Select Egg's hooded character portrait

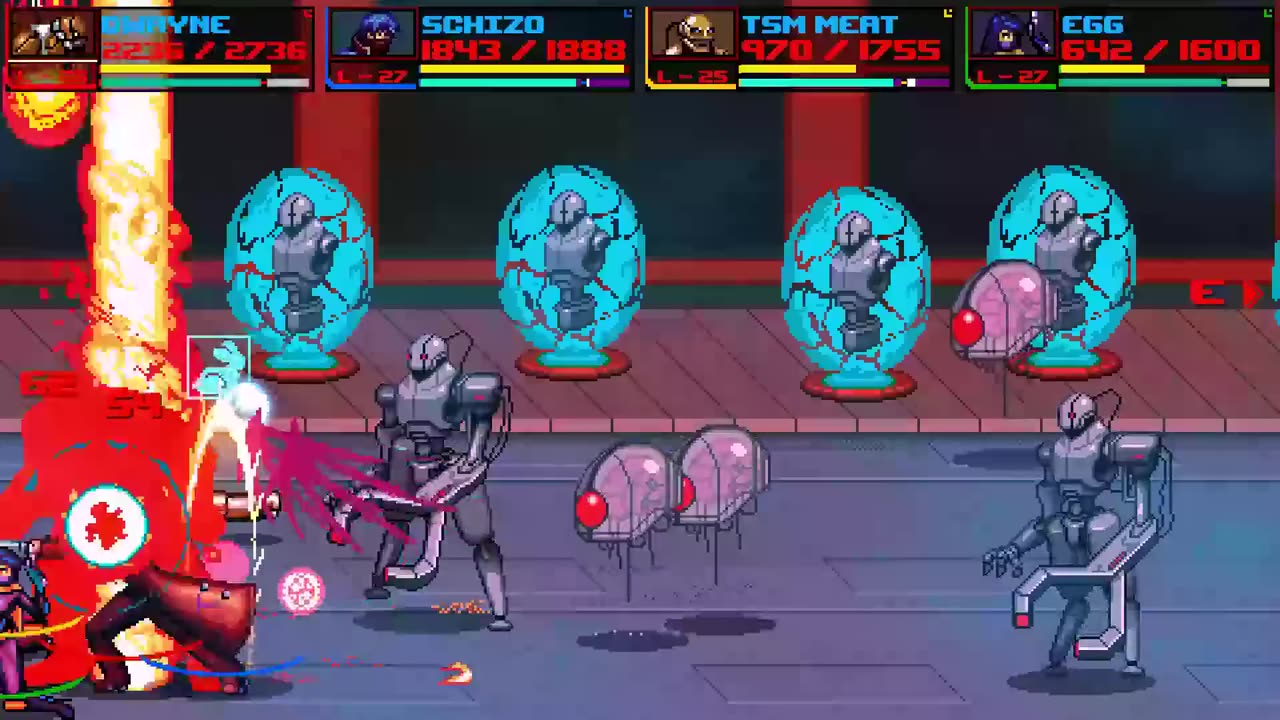[1012, 35]
